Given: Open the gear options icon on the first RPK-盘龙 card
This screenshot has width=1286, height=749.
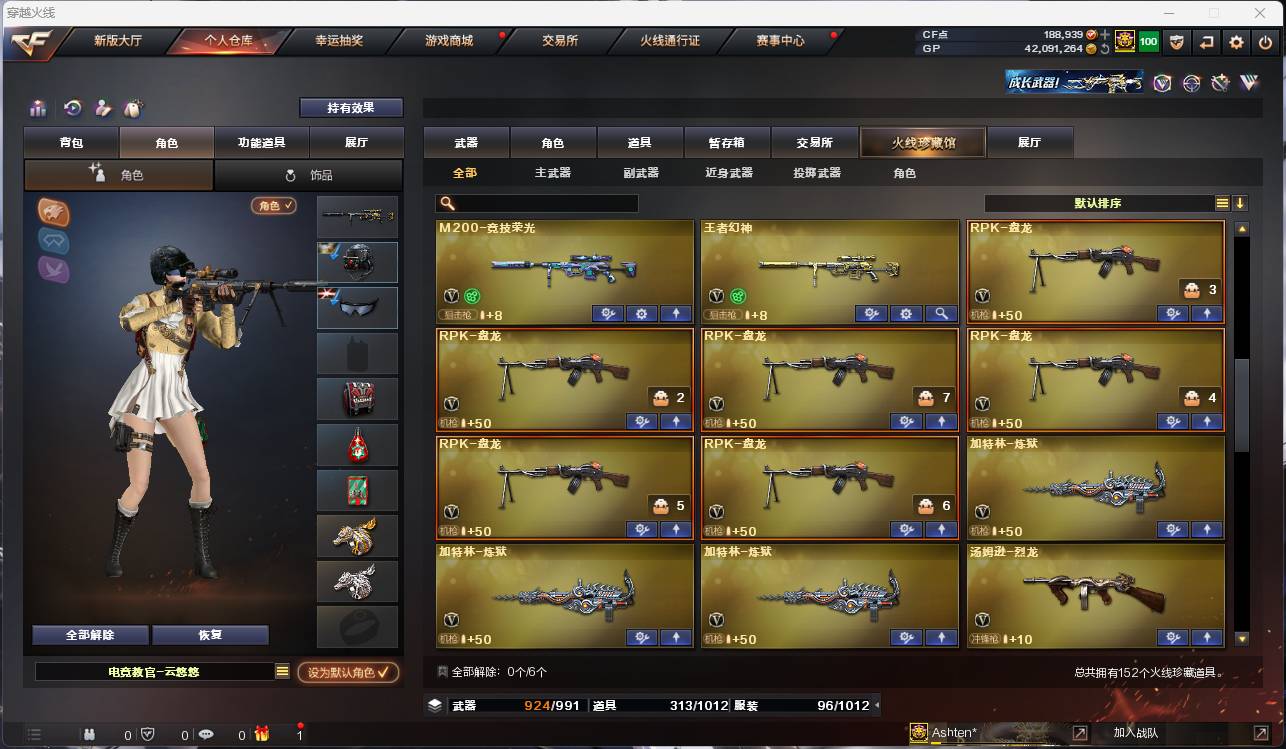Looking at the screenshot, I should click(1172, 313).
